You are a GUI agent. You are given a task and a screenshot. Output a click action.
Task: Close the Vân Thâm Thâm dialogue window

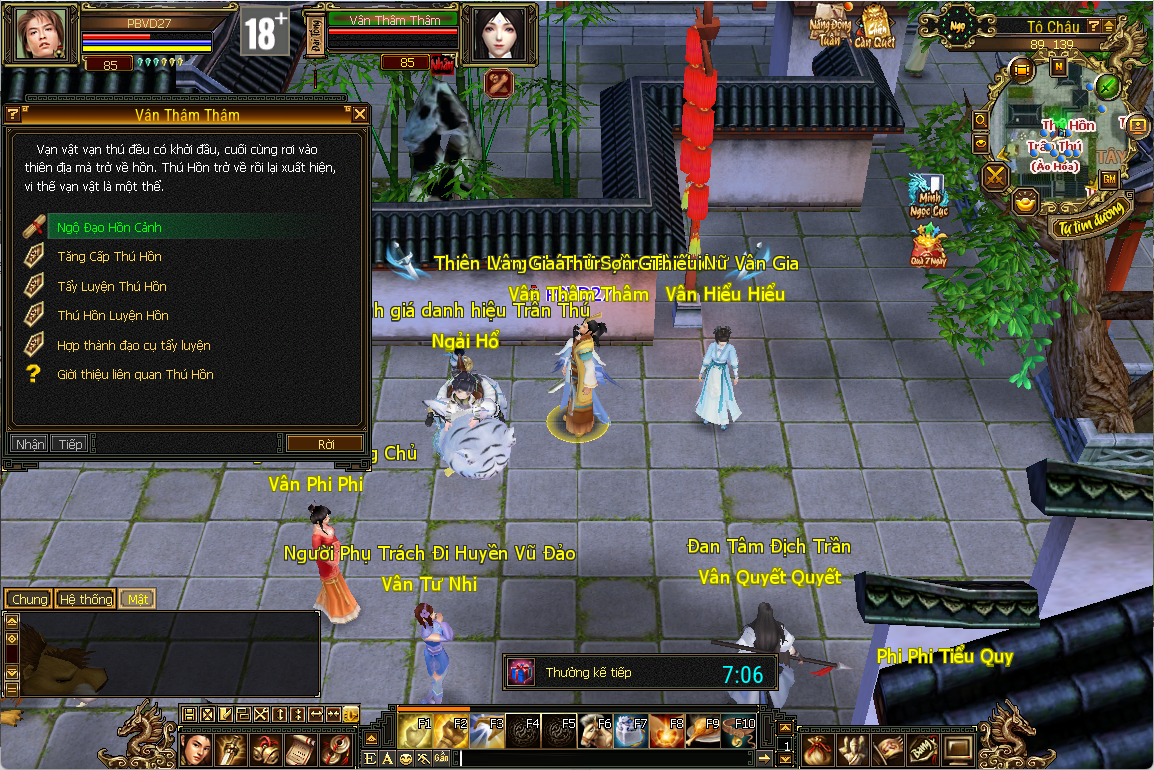[360, 115]
